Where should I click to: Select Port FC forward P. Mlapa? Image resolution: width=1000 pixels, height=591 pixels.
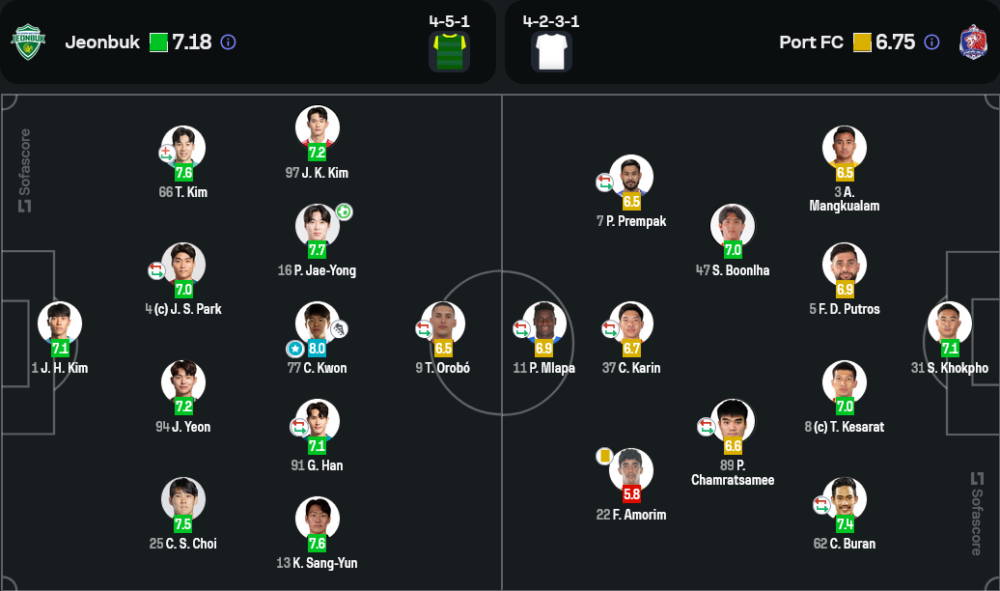544,325
